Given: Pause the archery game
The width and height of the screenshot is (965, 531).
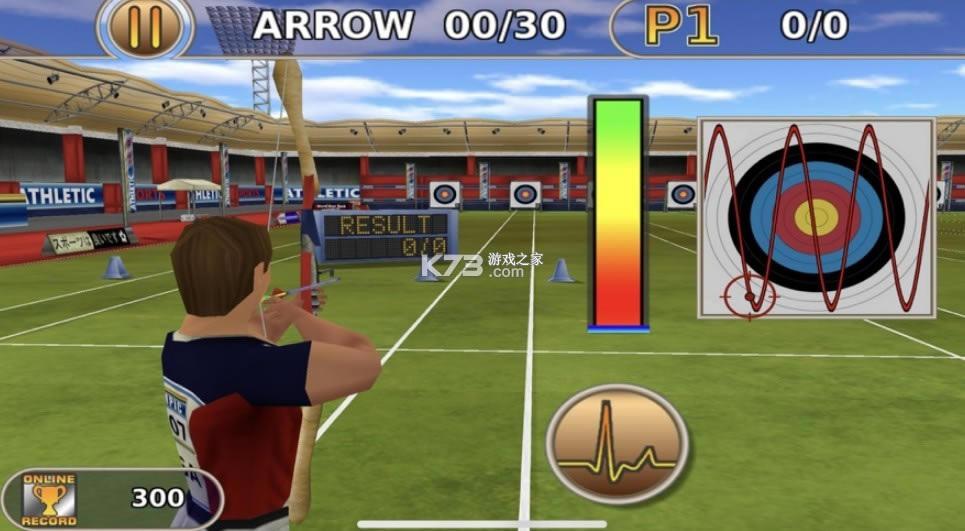Looking at the screenshot, I should coord(145,27).
